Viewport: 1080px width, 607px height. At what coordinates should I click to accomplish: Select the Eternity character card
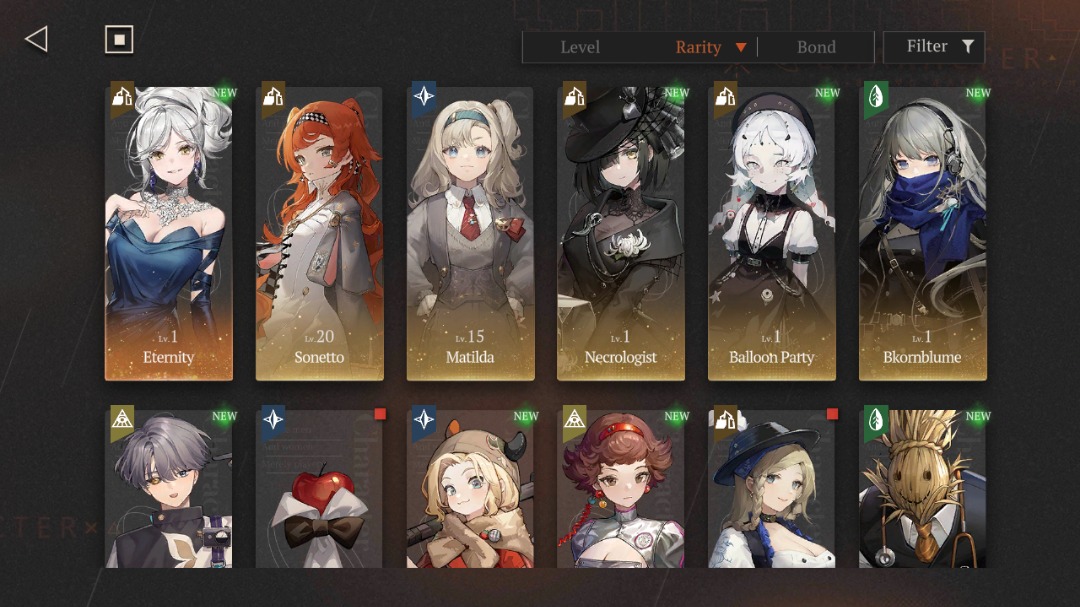pos(169,233)
